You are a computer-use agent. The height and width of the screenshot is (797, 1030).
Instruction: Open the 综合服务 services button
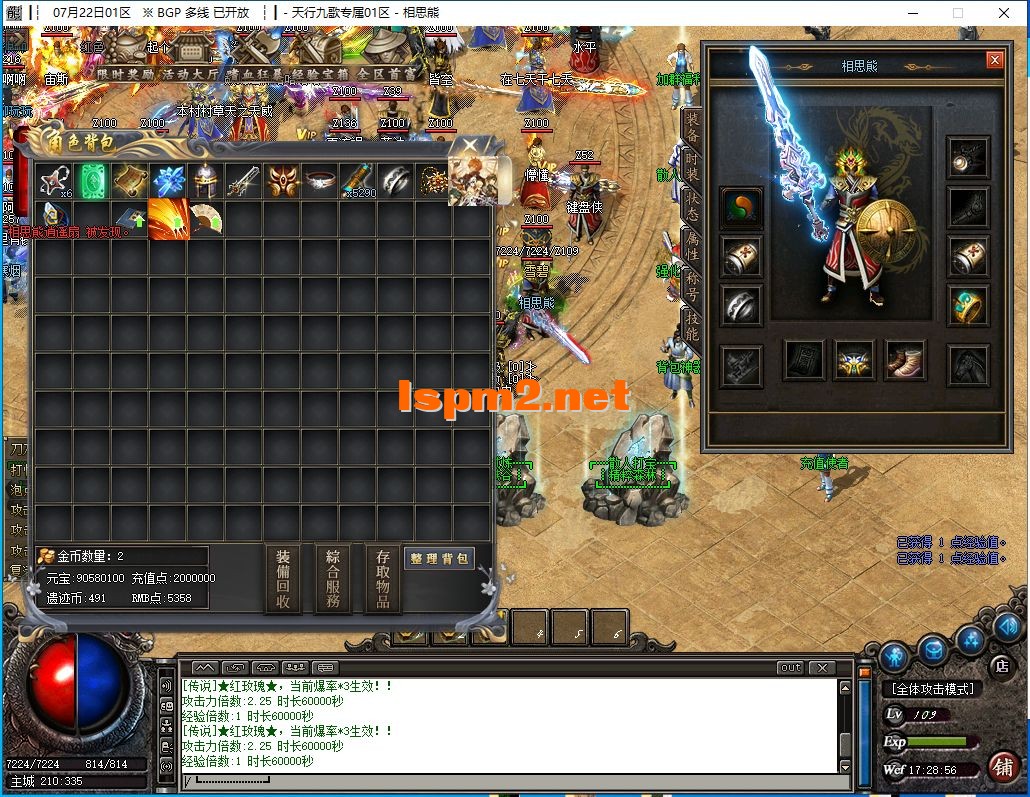(x=333, y=579)
